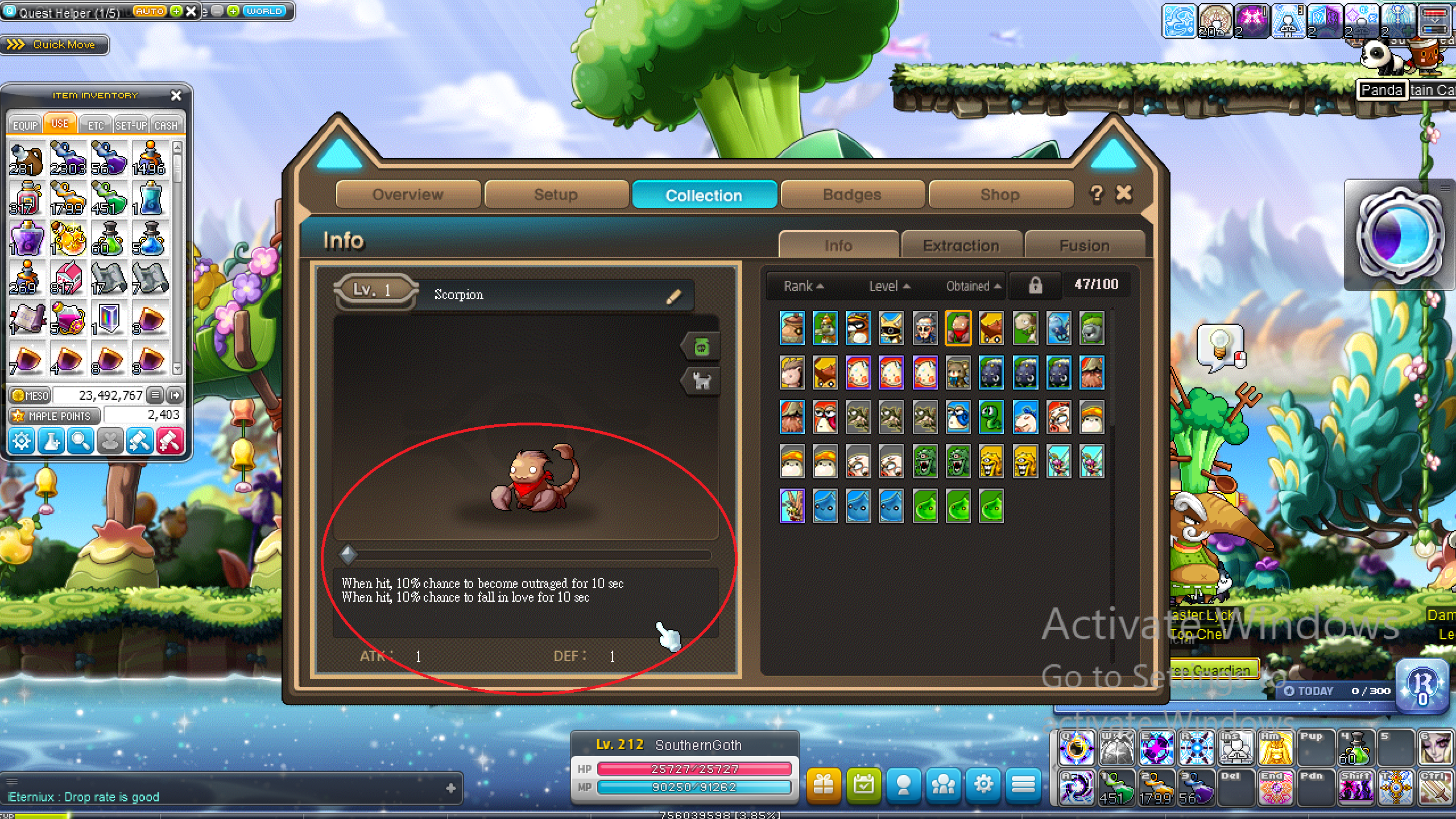Click the green calendar icon in bottom bar
Image resolution: width=1456 pixels, height=819 pixels.
(x=863, y=787)
